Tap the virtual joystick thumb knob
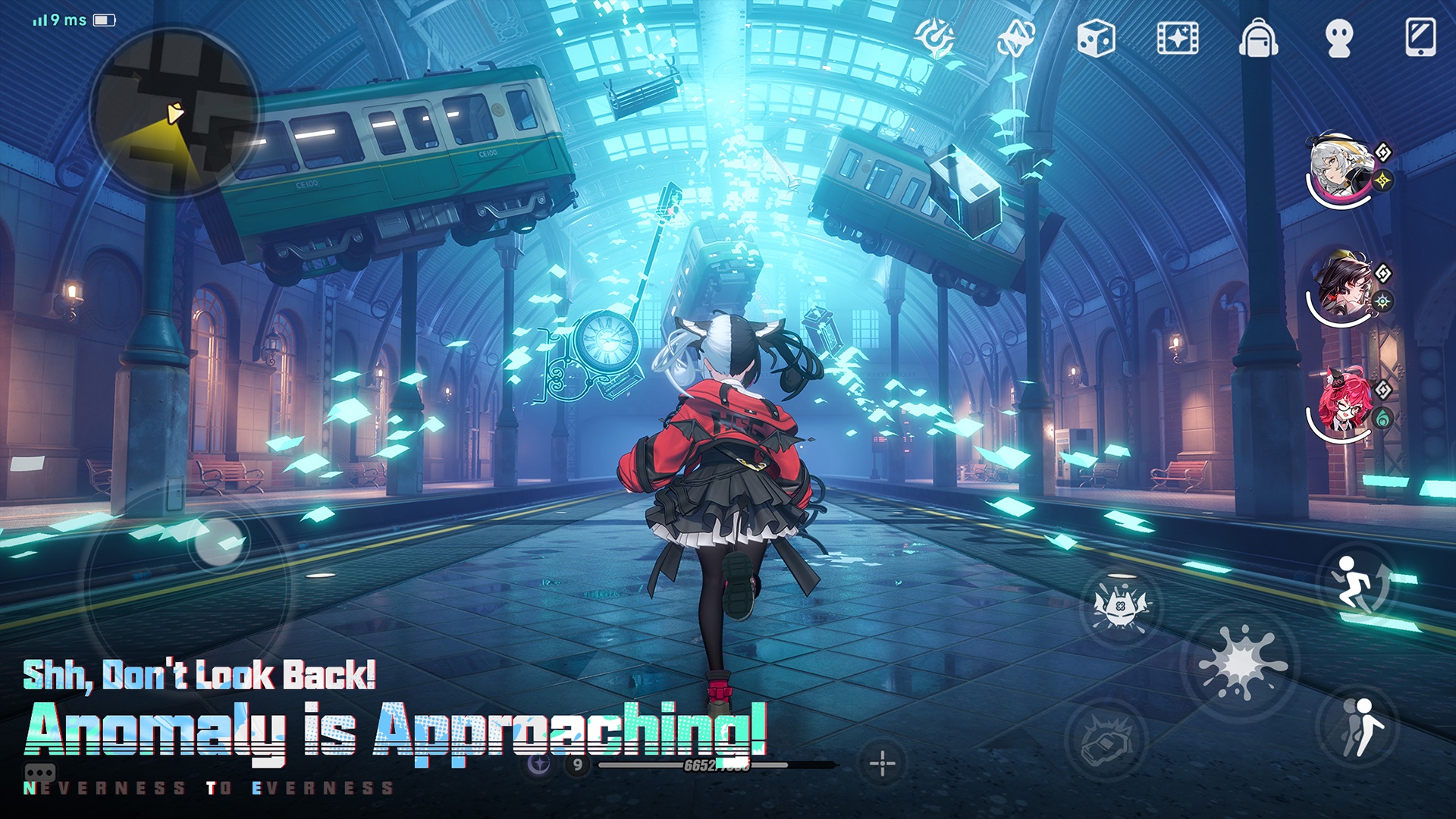This screenshot has height=819, width=1456. pyautogui.click(x=219, y=541)
